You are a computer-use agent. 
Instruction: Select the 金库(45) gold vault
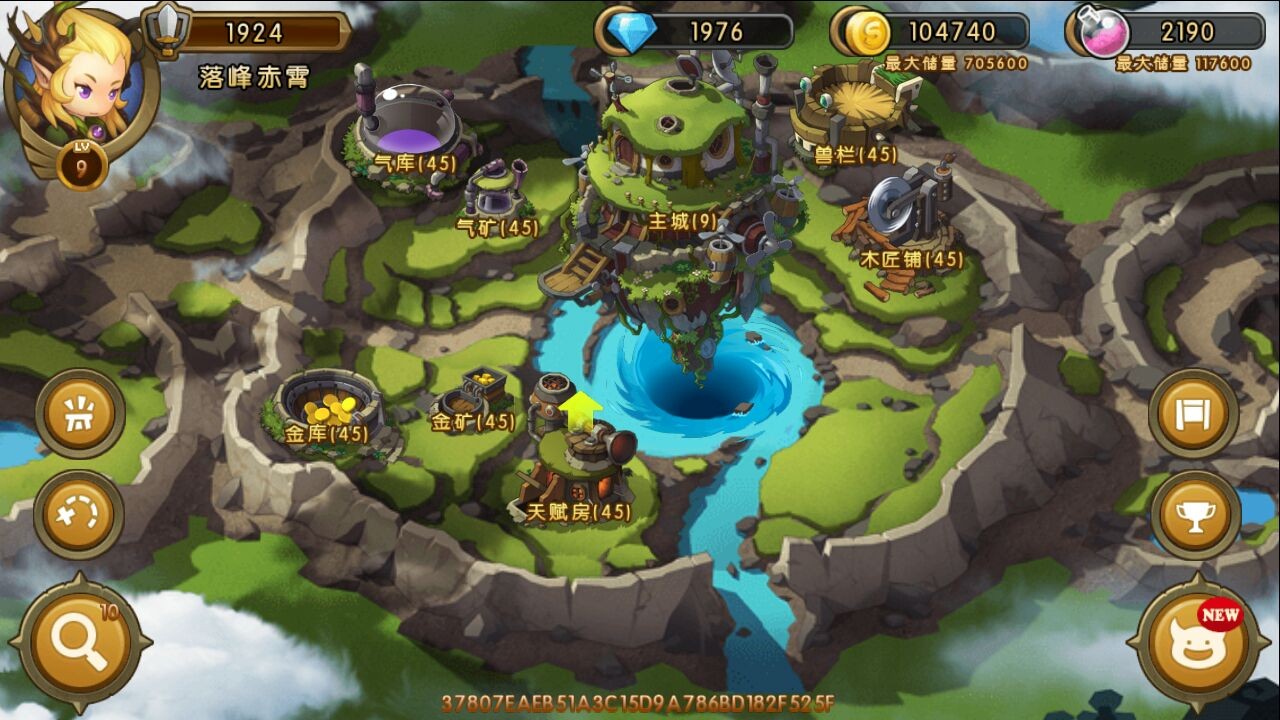tap(327, 405)
